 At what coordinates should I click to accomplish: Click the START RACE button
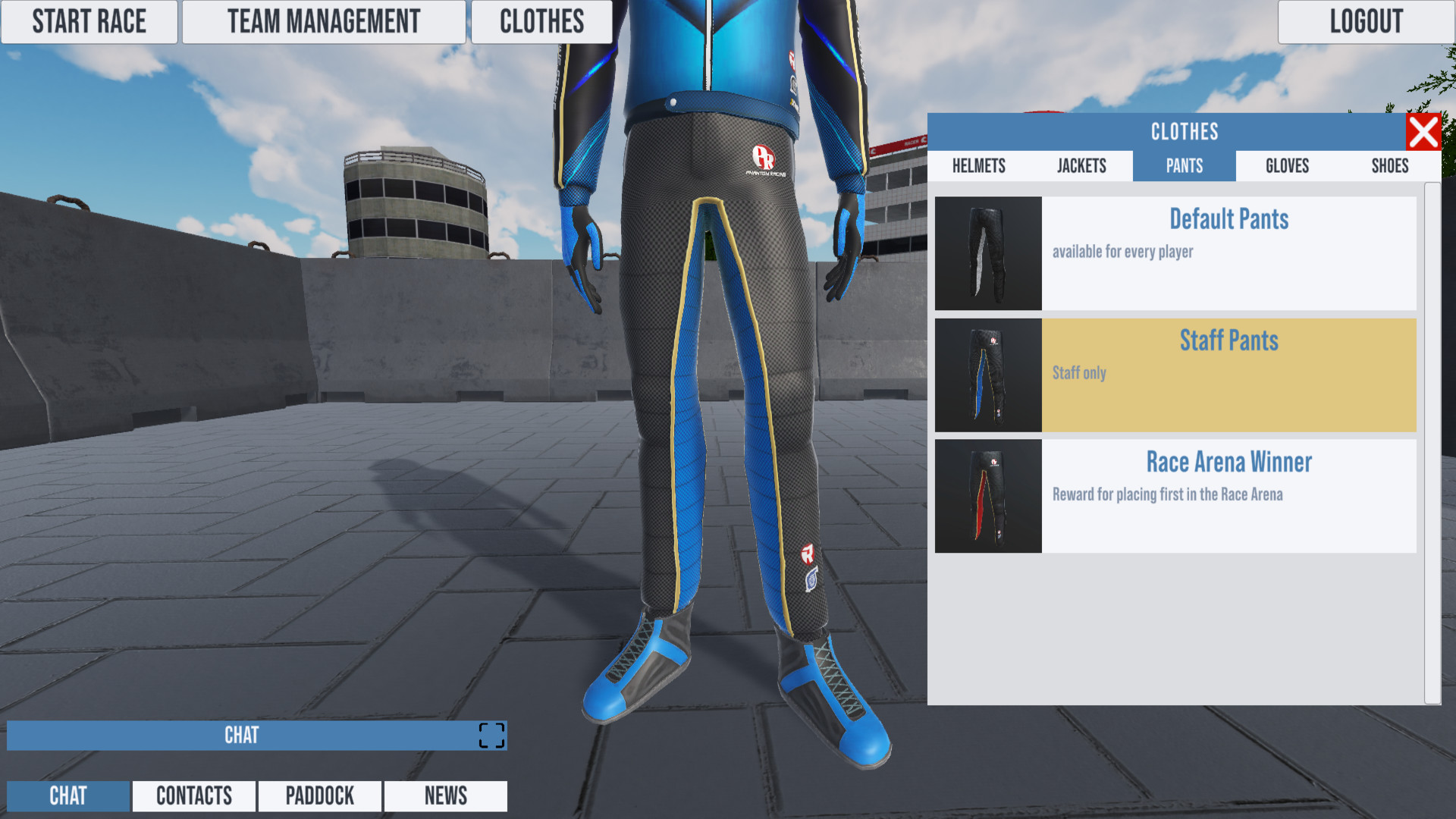(x=89, y=21)
